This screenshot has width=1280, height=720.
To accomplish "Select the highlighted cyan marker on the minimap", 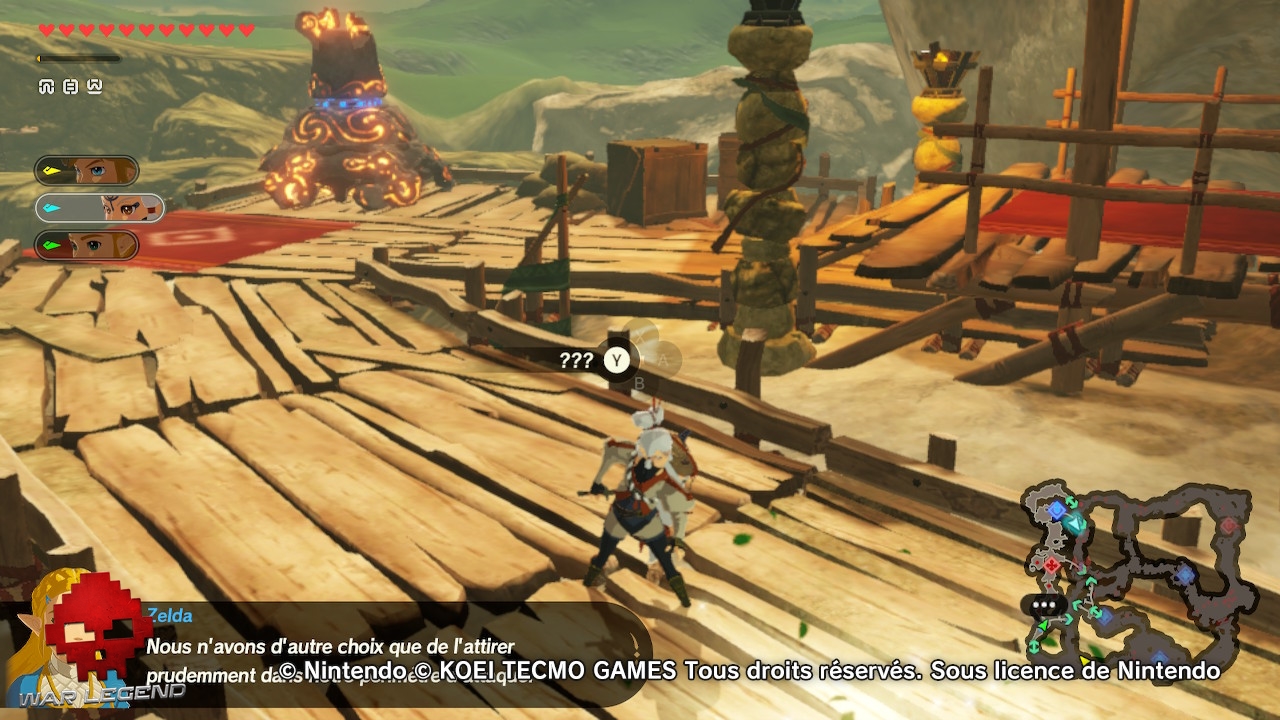I will [x=1074, y=524].
